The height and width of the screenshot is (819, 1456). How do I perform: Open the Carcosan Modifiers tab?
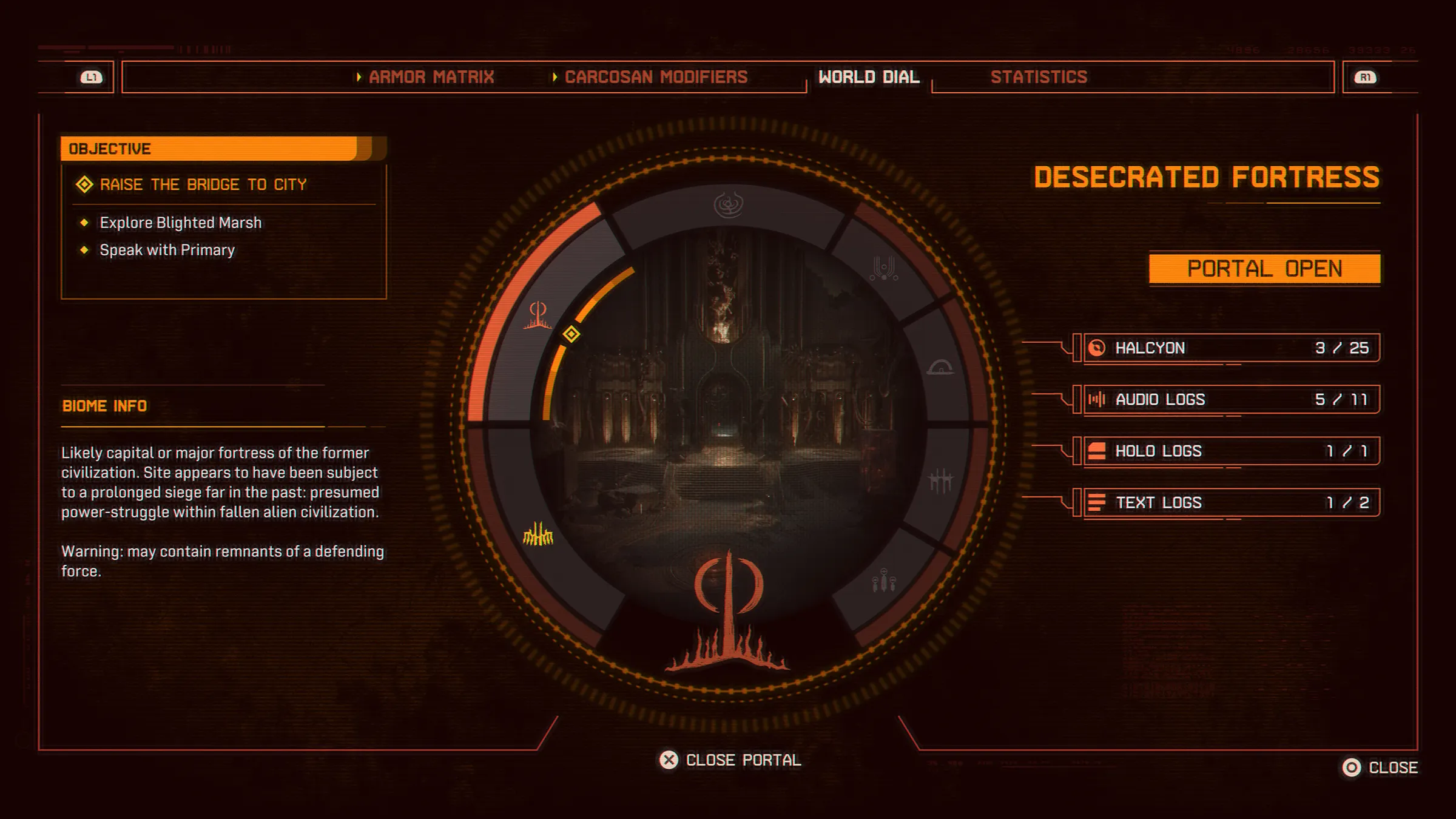click(x=655, y=77)
